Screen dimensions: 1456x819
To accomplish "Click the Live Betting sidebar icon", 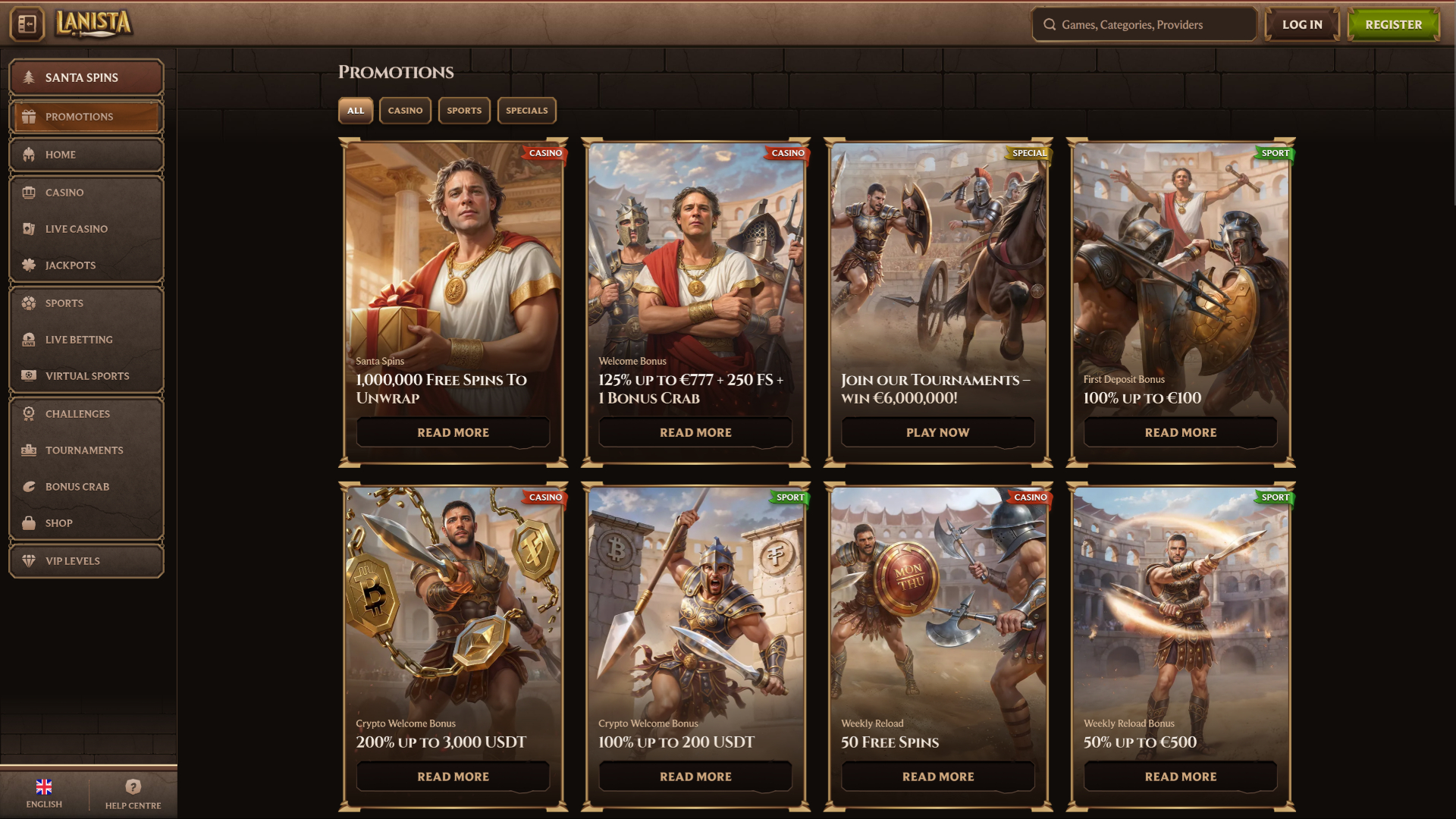I will [28, 339].
